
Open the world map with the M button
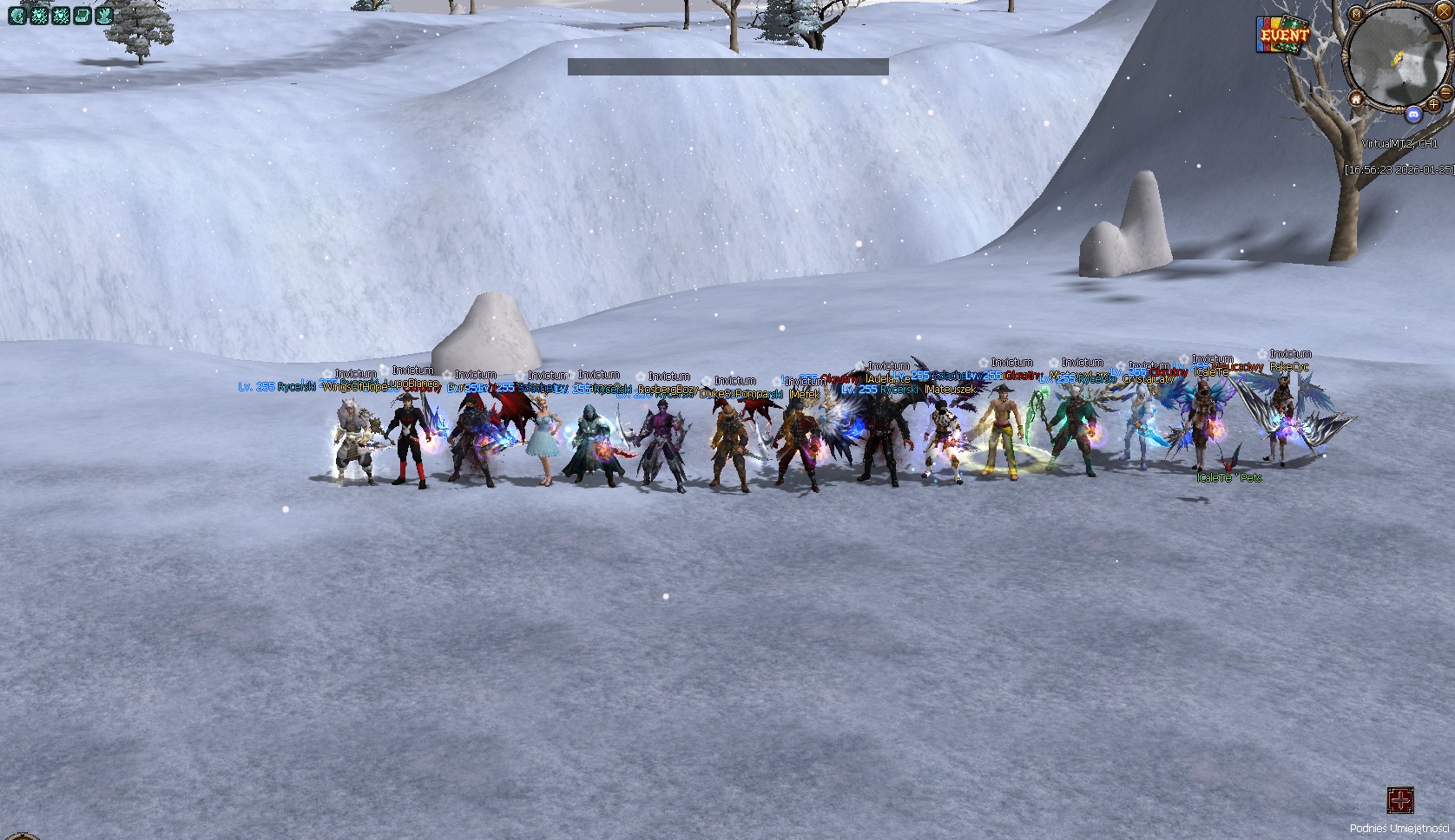pos(1355,13)
